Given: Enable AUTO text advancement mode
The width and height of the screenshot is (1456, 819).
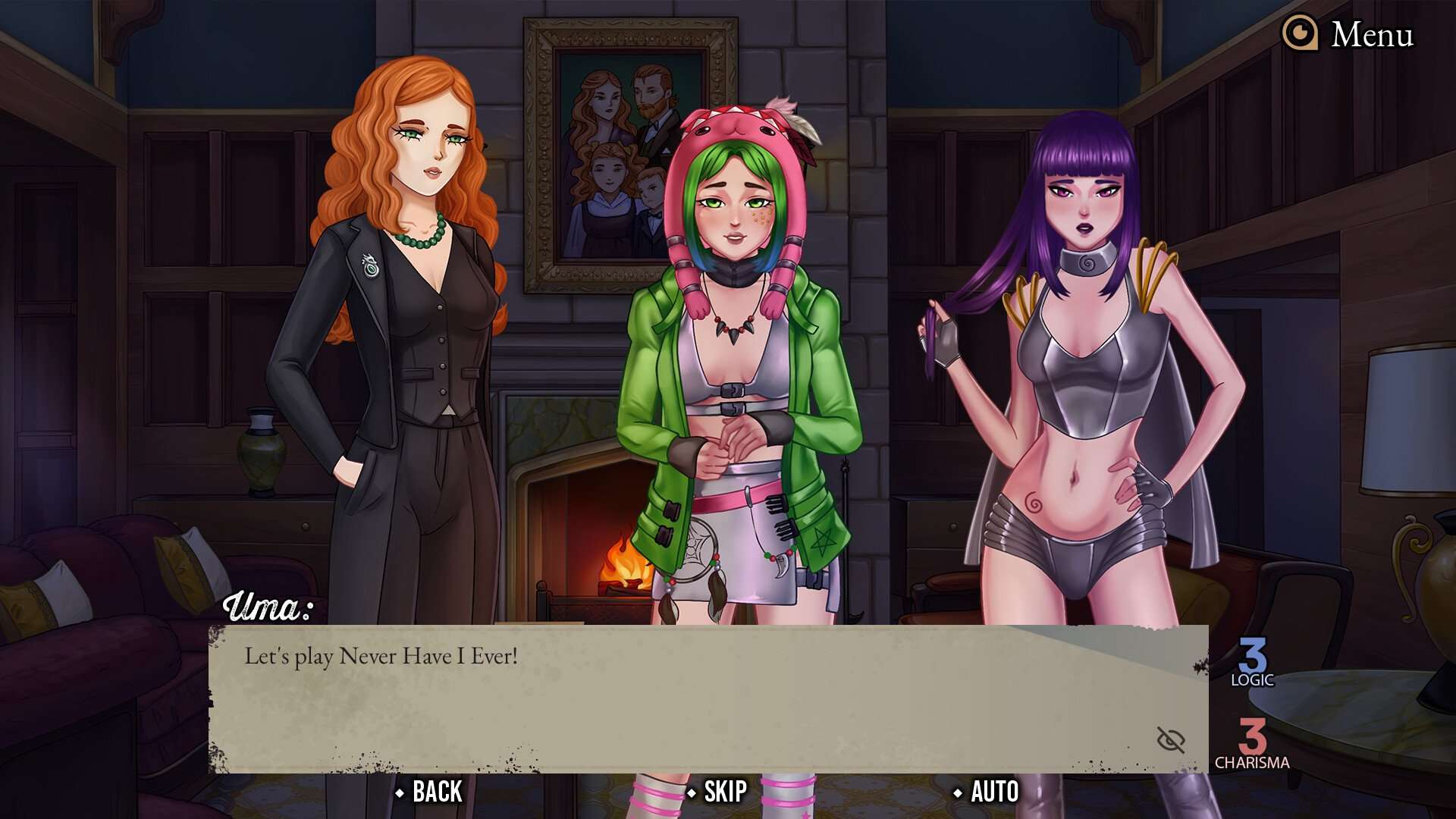Looking at the screenshot, I should pyautogui.click(x=993, y=792).
